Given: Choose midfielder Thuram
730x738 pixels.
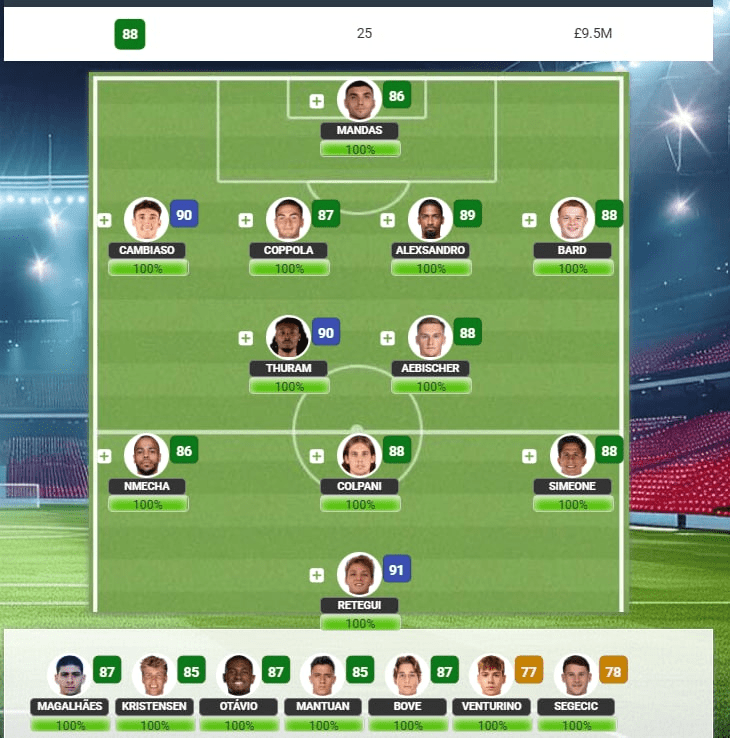Looking at the screenshot, I should [x=288, y=337].
